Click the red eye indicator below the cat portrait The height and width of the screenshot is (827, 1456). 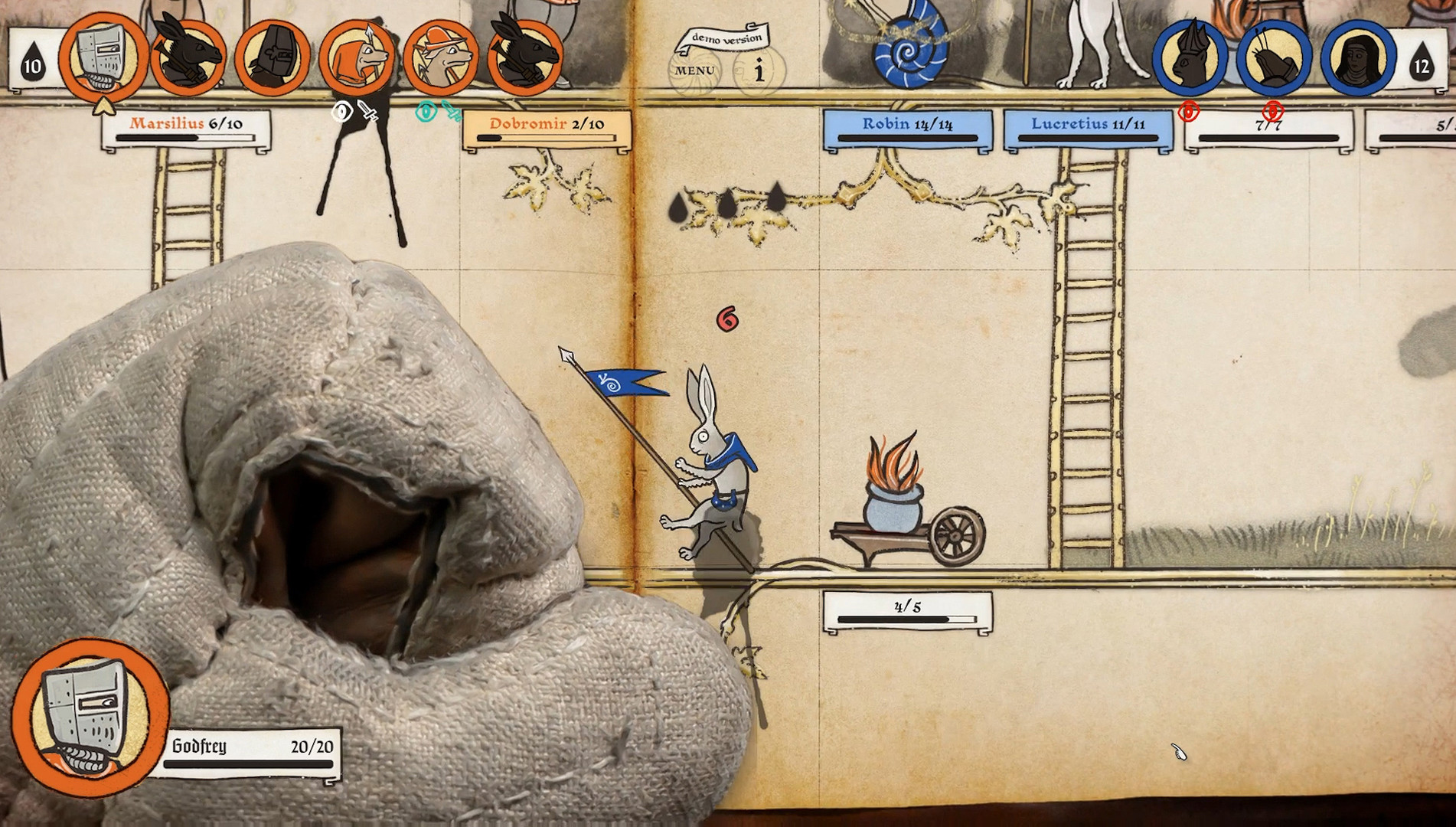pos(1190,112)
